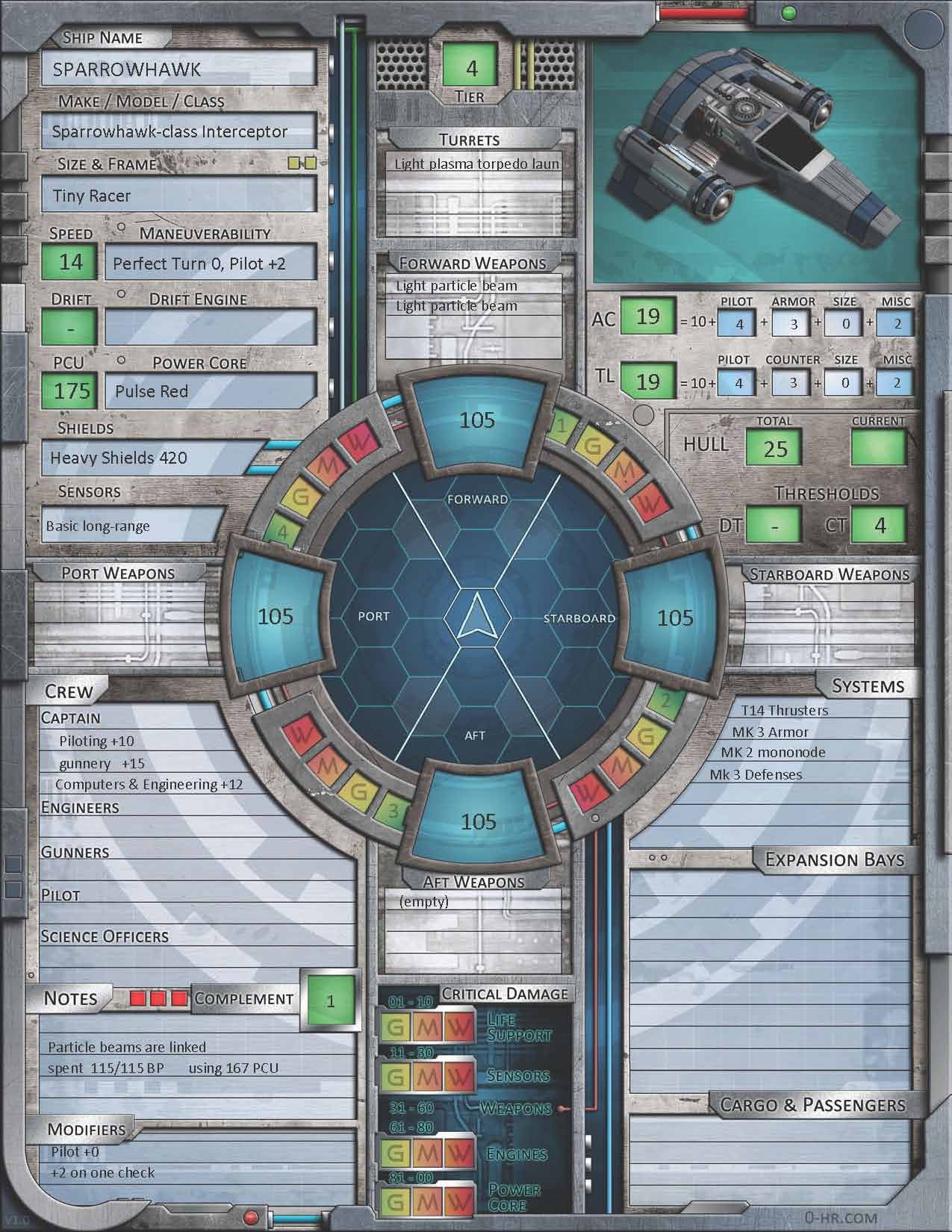
Task: Select the Aft shield quadrant value
Action: (478, 821)
